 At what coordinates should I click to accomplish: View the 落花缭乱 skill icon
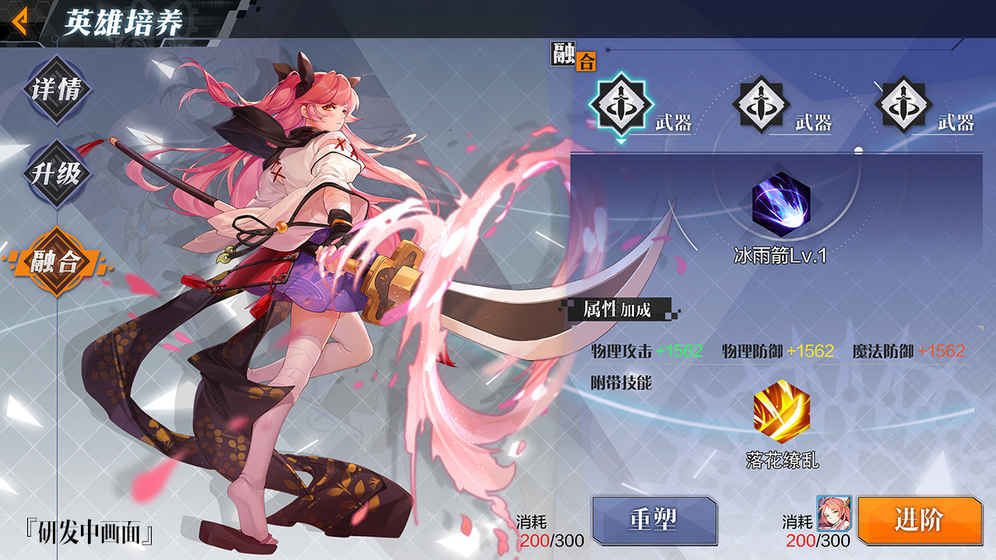781,413
